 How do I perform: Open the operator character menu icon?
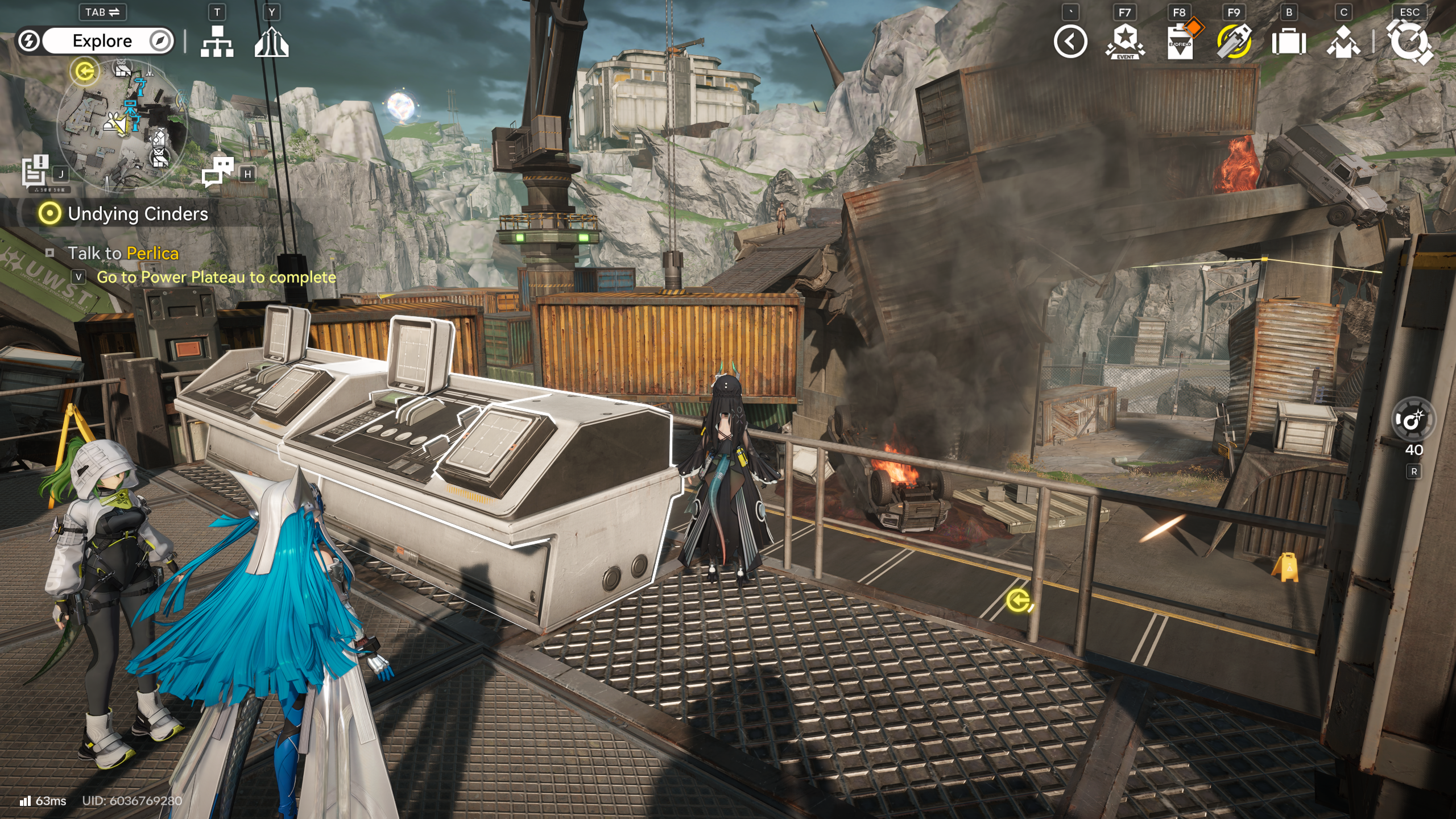pyautogui.click(x=1343, y=42)
